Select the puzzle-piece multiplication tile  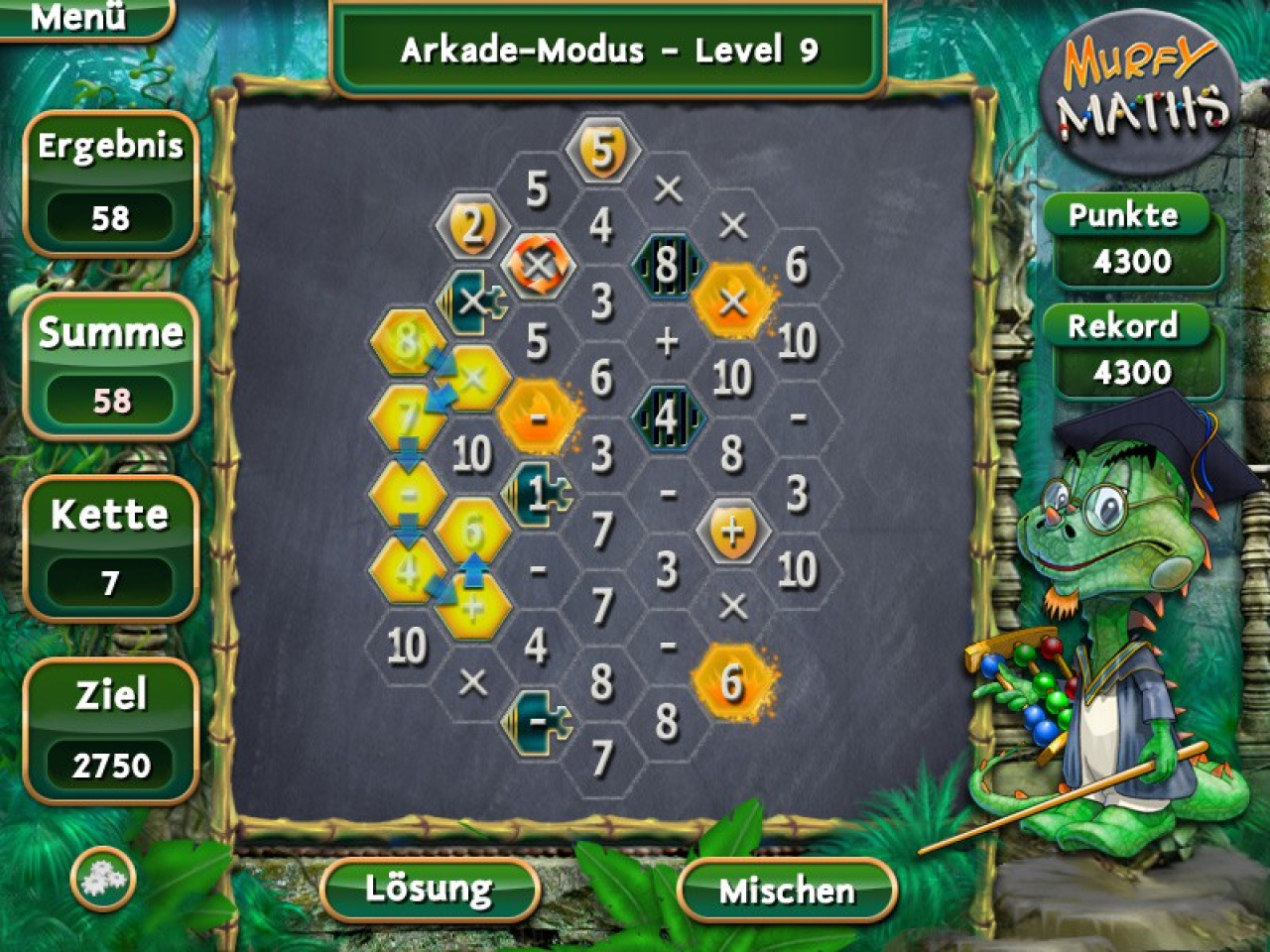click(472, 301)
